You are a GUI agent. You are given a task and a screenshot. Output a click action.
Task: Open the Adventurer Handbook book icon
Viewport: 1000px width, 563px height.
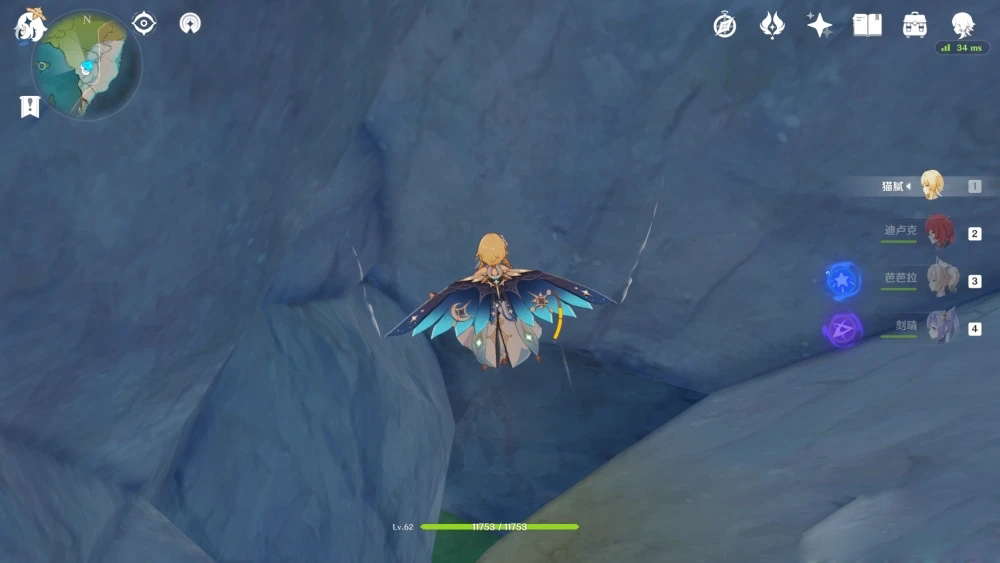point(867,25)
